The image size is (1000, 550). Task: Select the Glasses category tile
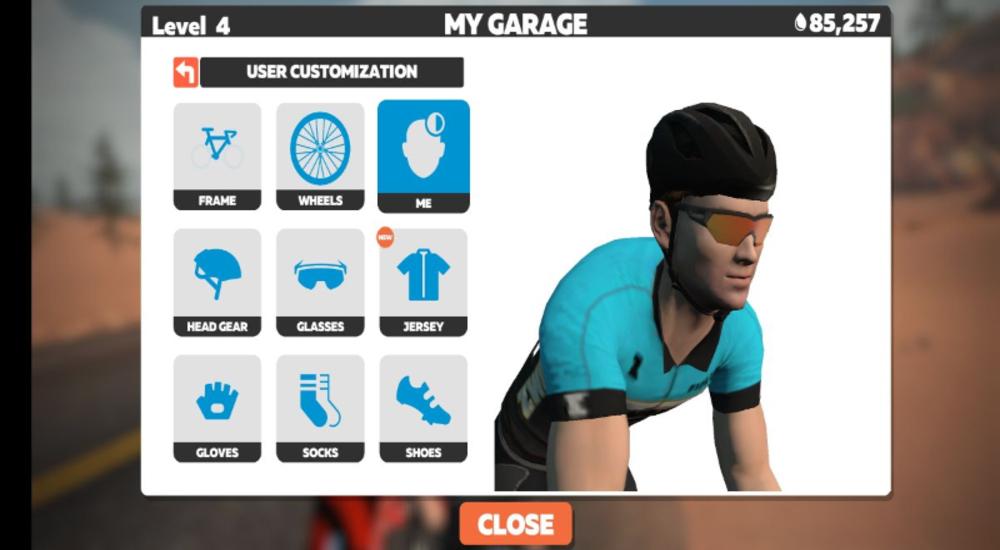pyautogui.click(x=320, y=282)
